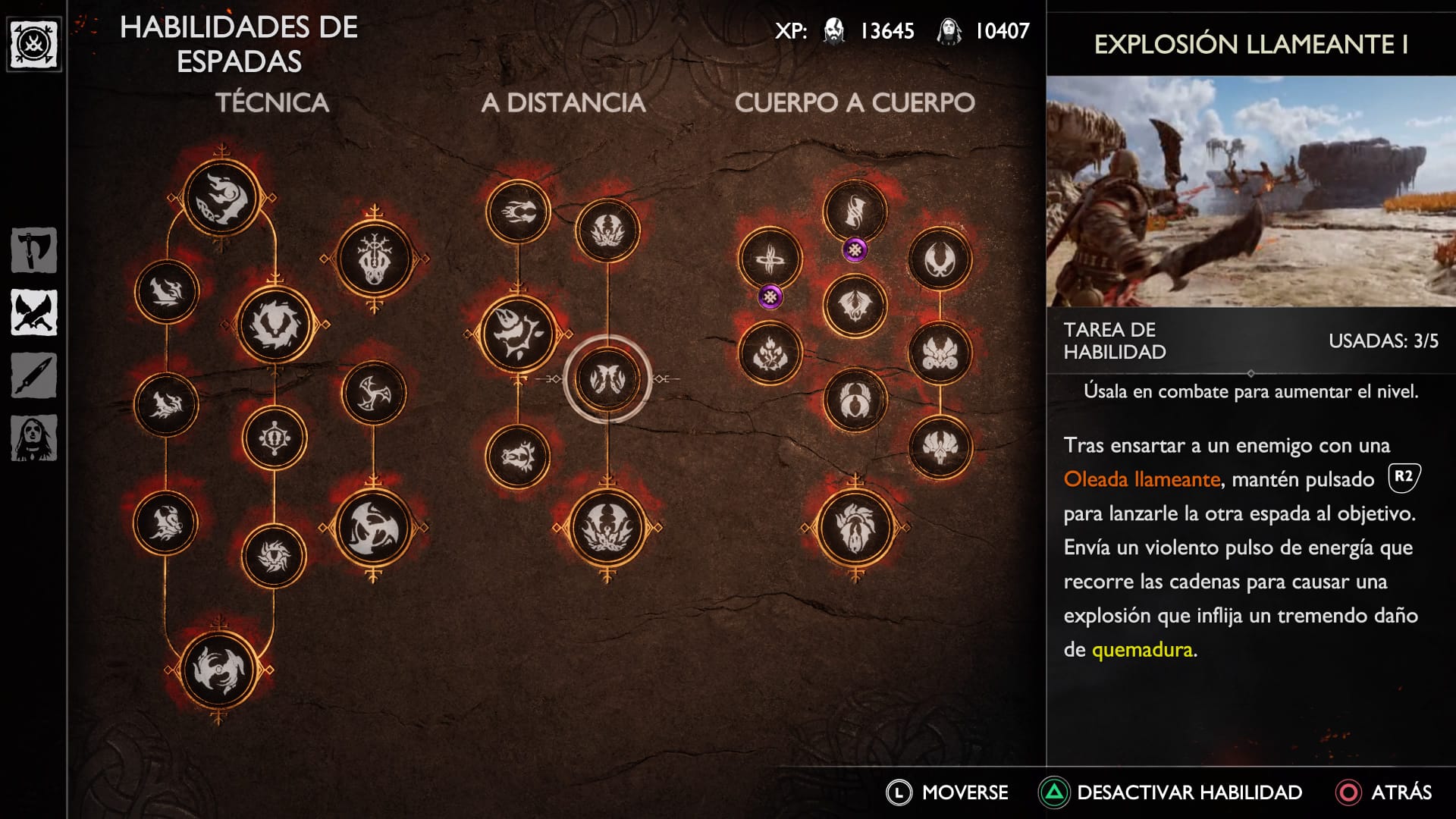Open the crossed blades skills tab
The image size is (1456, 819).
pyautogui.click(x=34, y=312)
